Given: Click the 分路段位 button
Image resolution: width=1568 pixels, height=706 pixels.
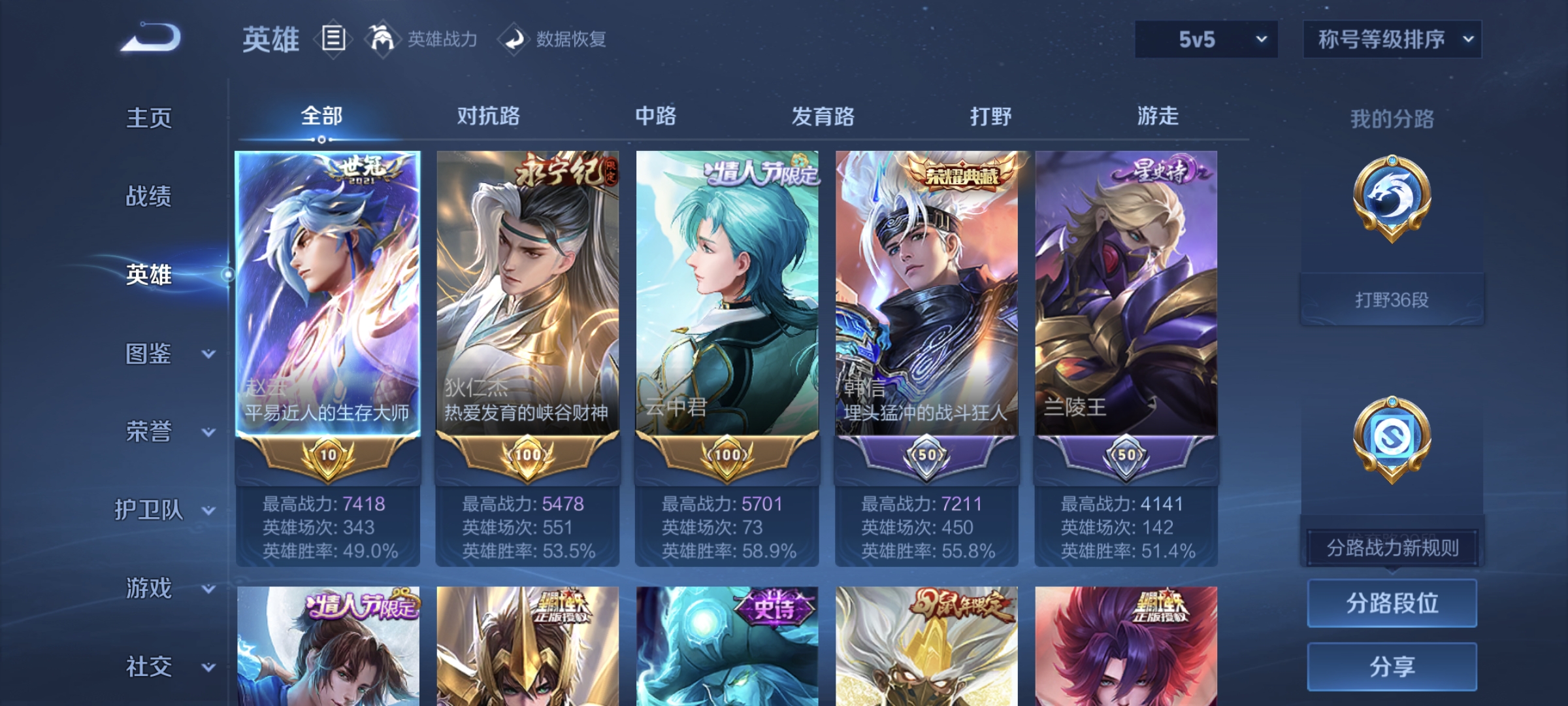Looking at the screenshot, I should 1392,603.
